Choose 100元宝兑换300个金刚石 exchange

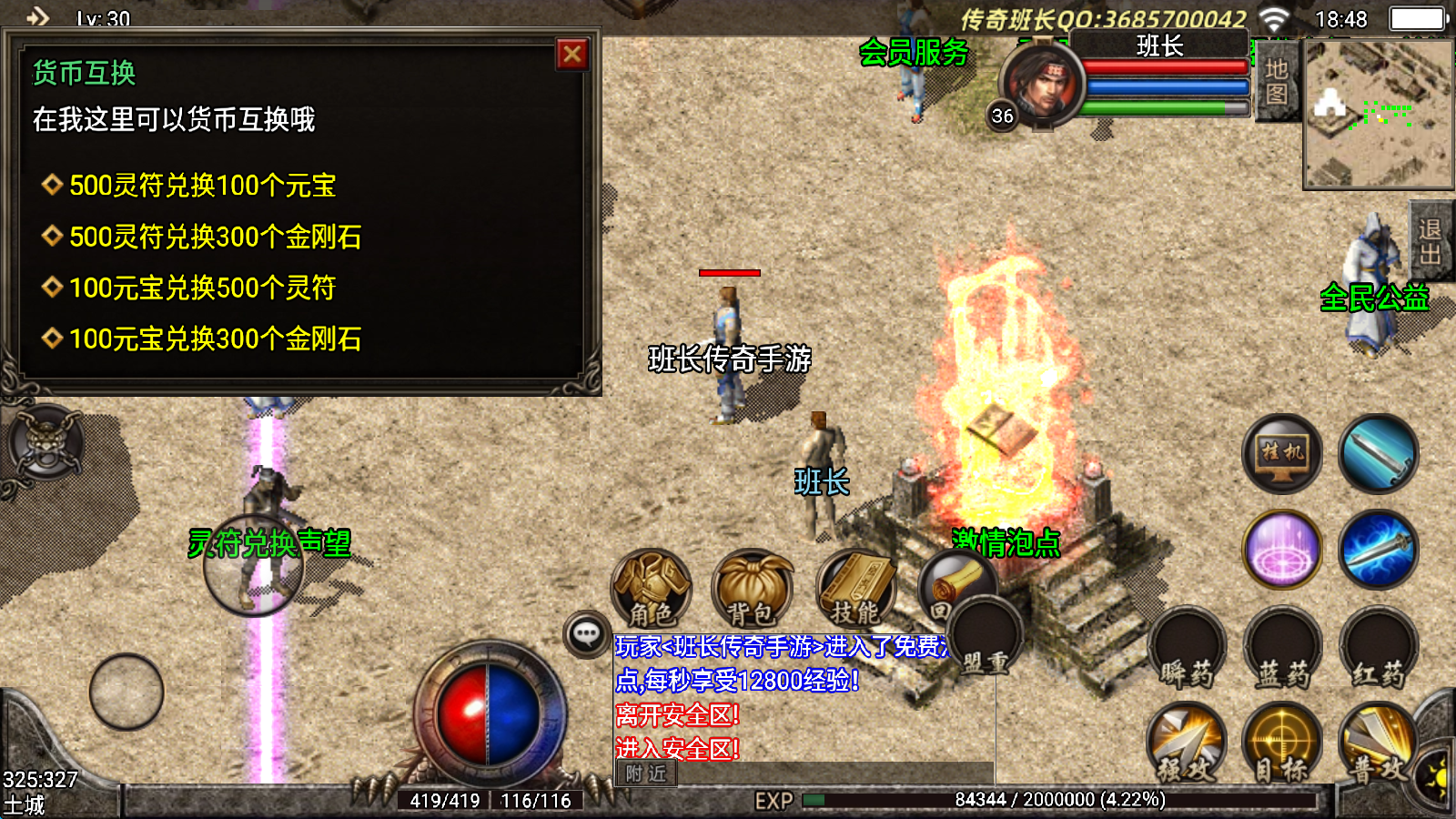pyautogui.click(x=215, y=339)
